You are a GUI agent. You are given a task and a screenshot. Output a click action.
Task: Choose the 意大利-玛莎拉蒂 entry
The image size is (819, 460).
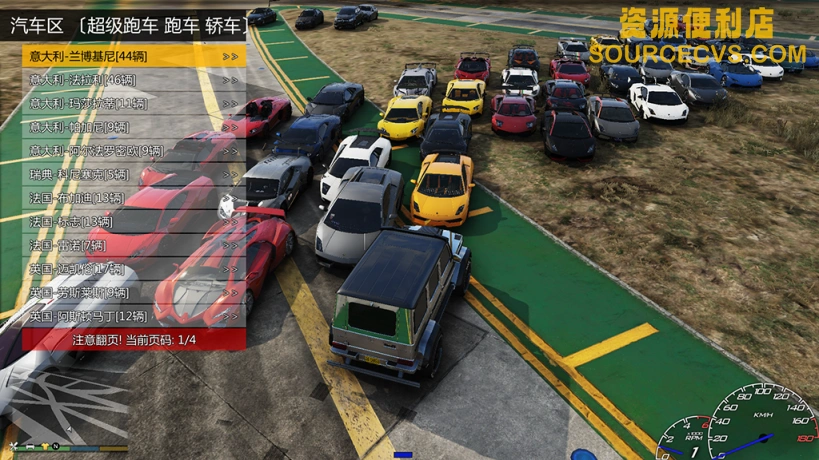click(x=133, y=104)
